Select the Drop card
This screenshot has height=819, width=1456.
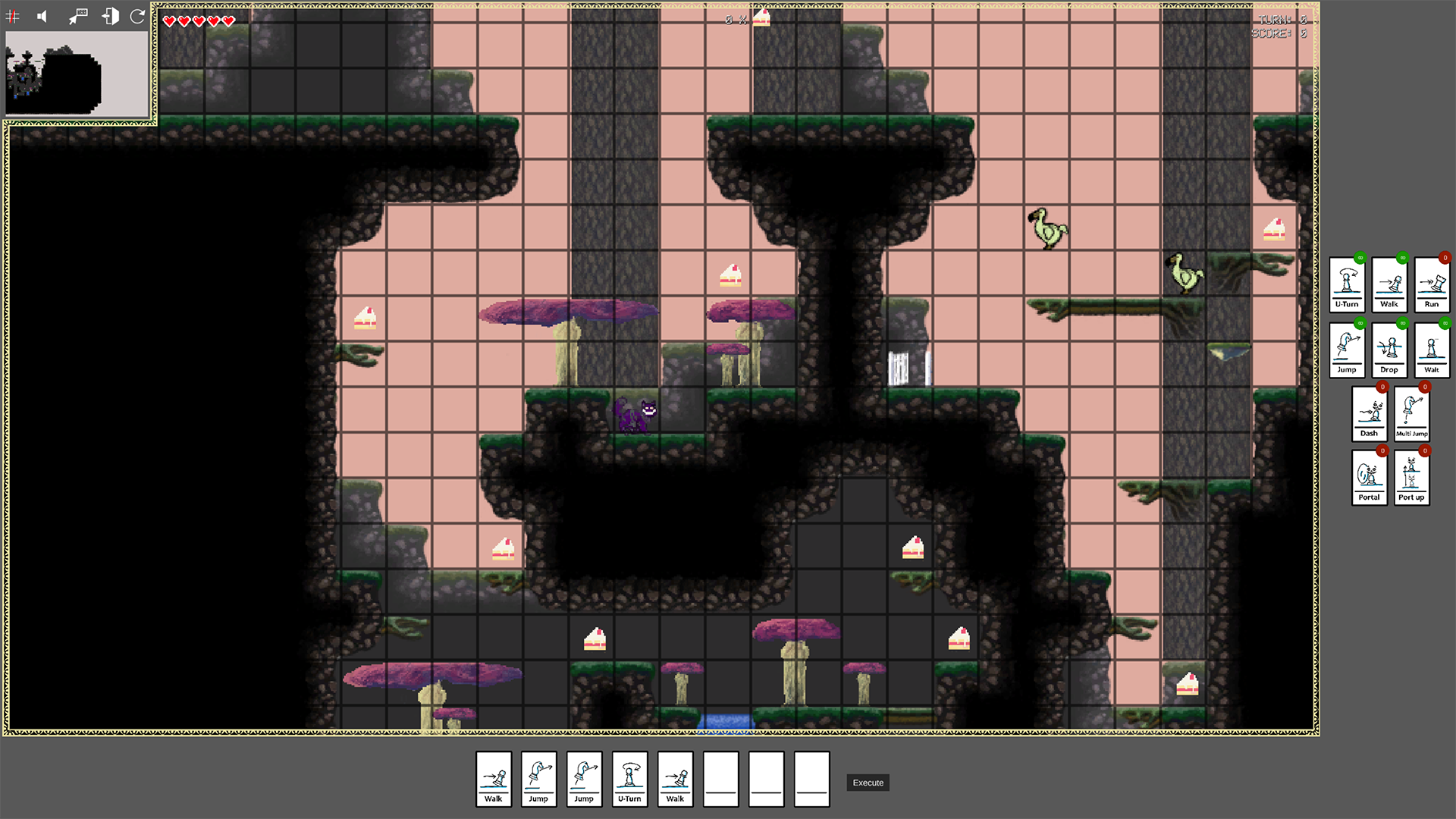[1389, 350]
